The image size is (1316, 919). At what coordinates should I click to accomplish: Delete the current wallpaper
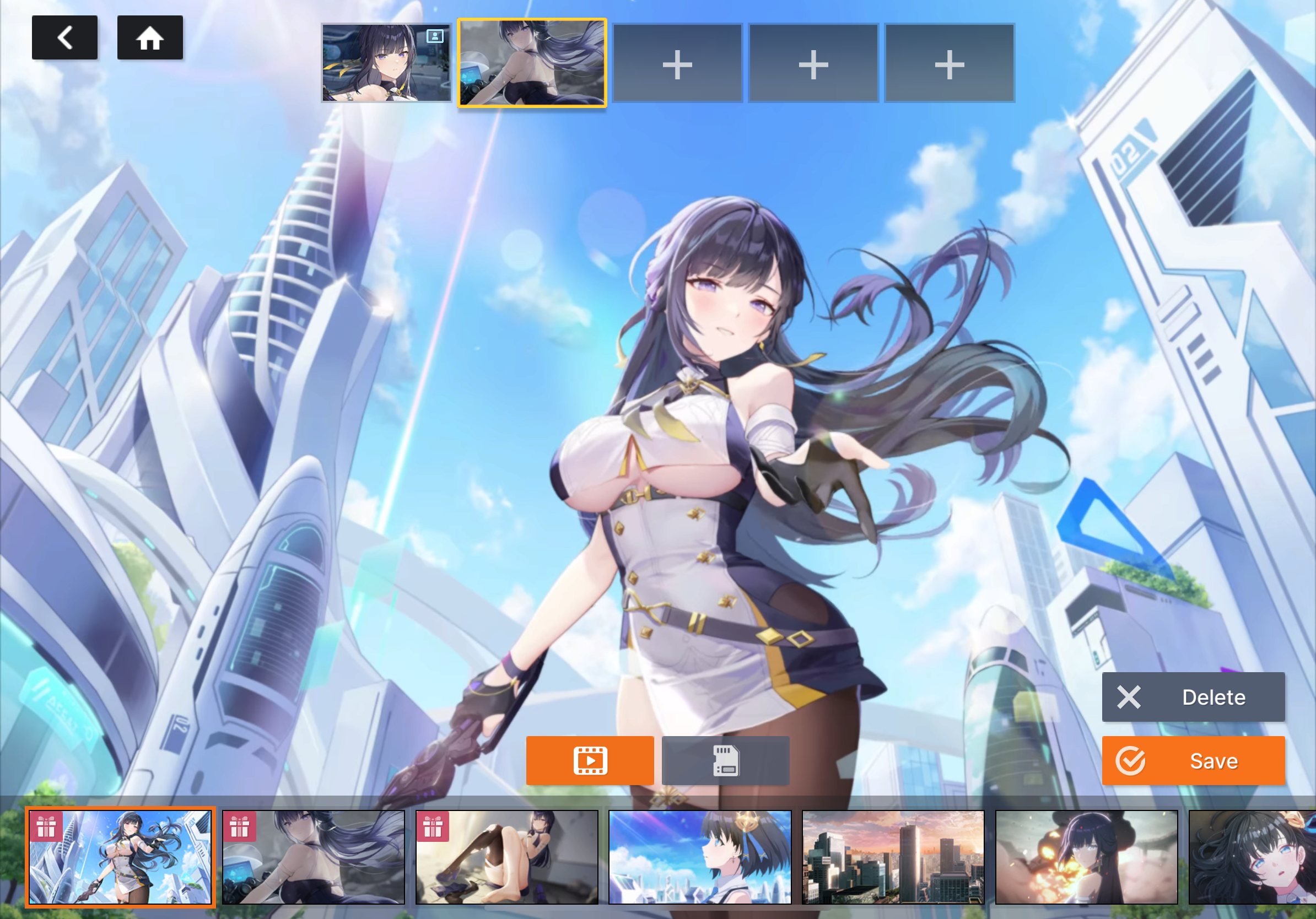(1193, 697)
